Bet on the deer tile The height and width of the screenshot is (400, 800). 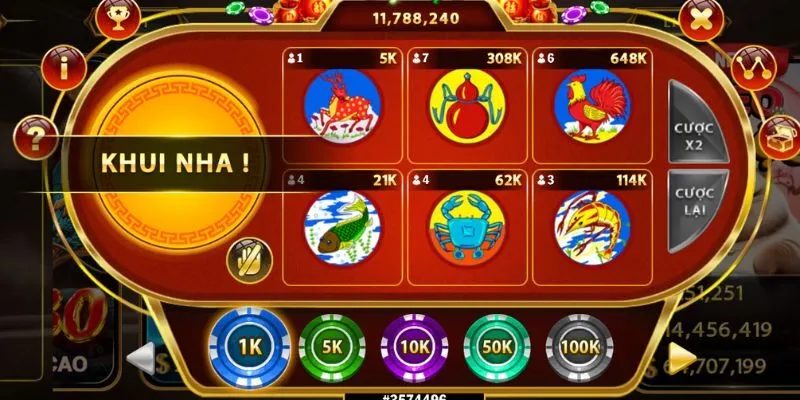click(341, 104)
